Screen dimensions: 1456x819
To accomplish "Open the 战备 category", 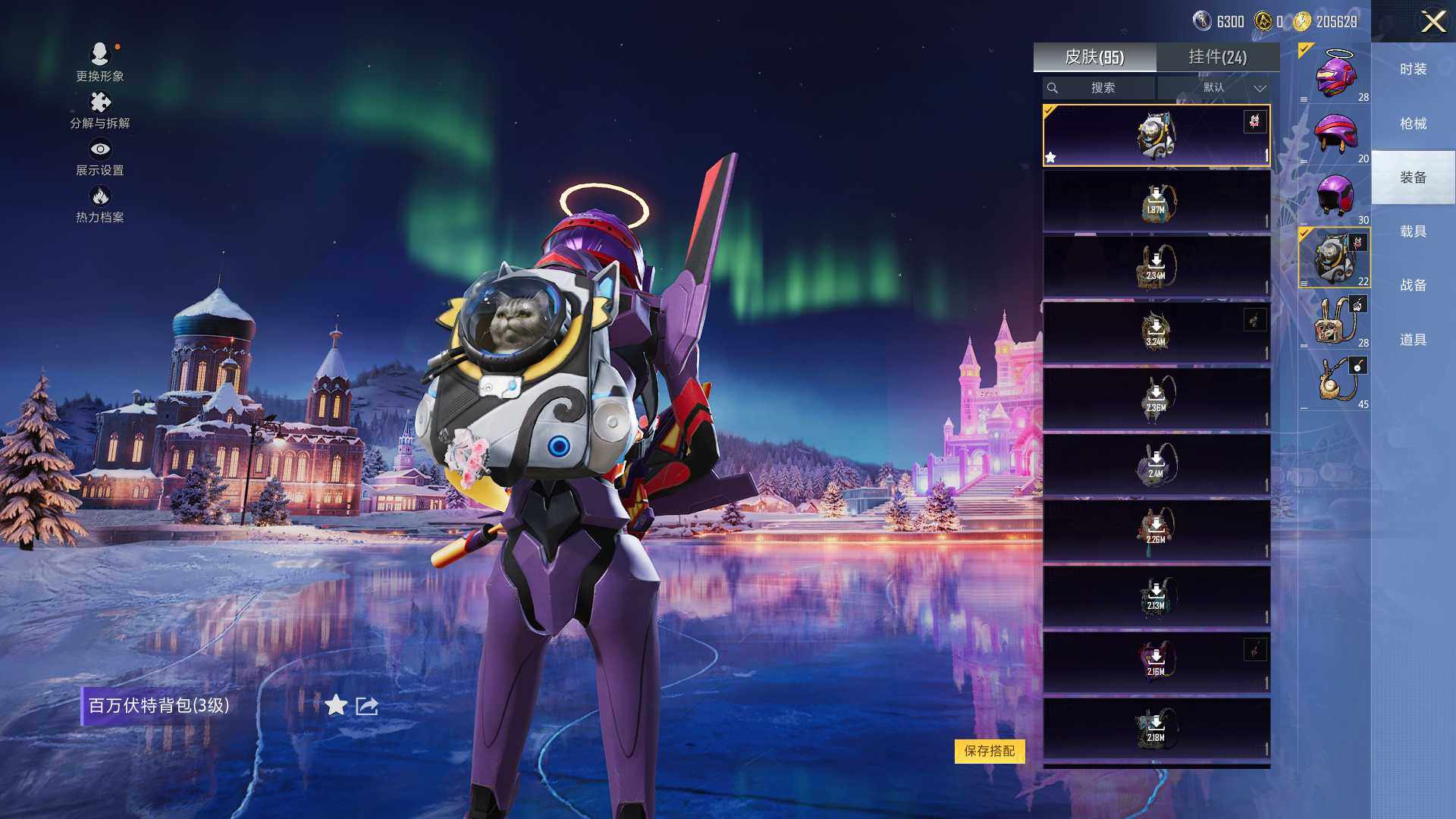I will [1413, 285].
